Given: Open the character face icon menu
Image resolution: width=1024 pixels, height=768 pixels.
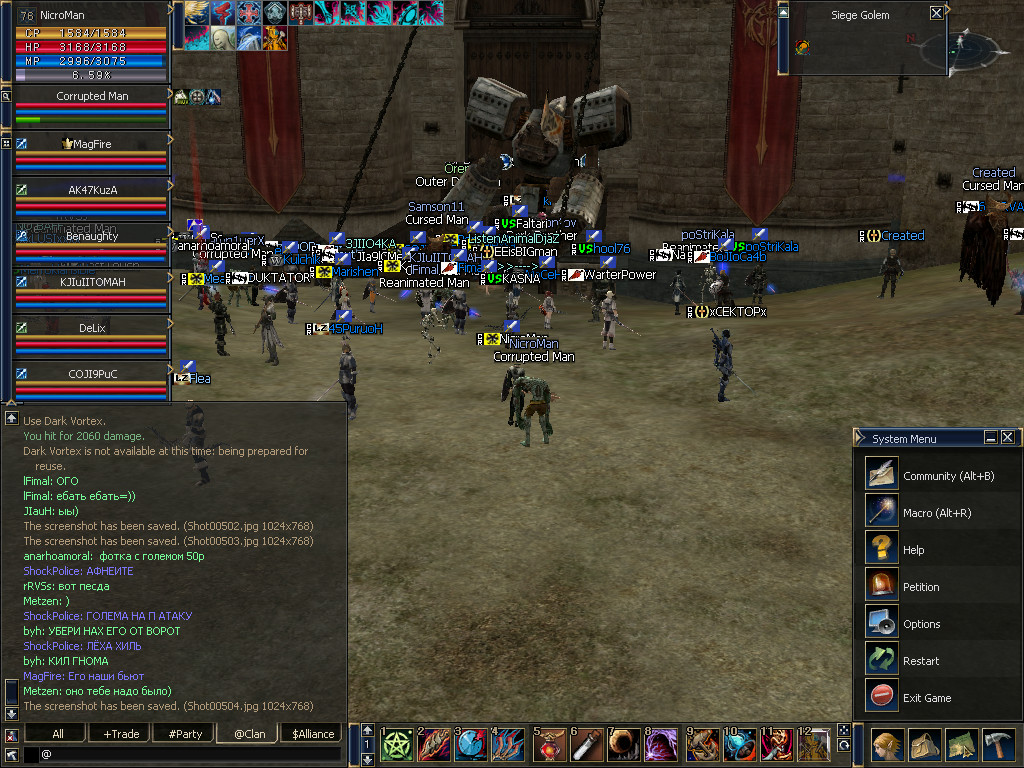Looking at the screenshot, I should tap(885, 746).
